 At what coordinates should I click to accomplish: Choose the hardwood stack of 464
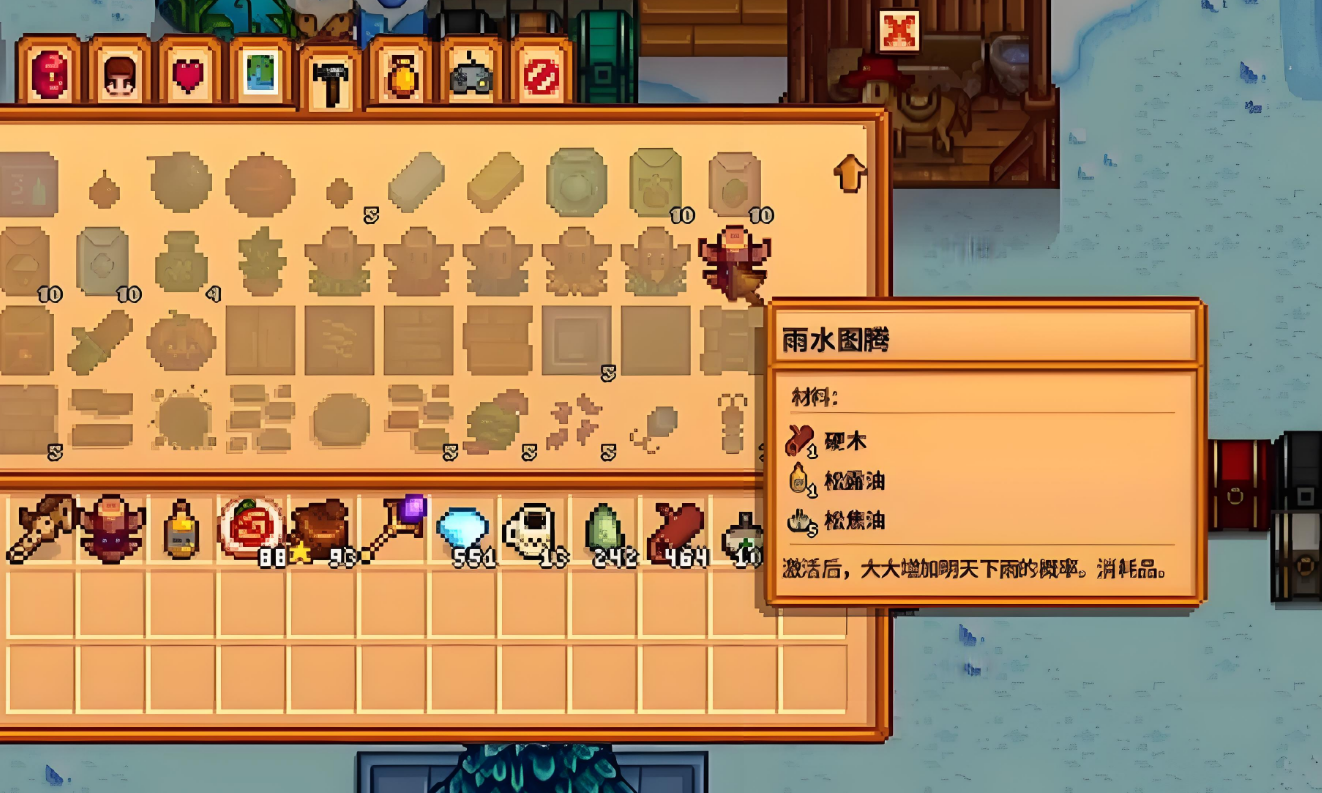675,528
